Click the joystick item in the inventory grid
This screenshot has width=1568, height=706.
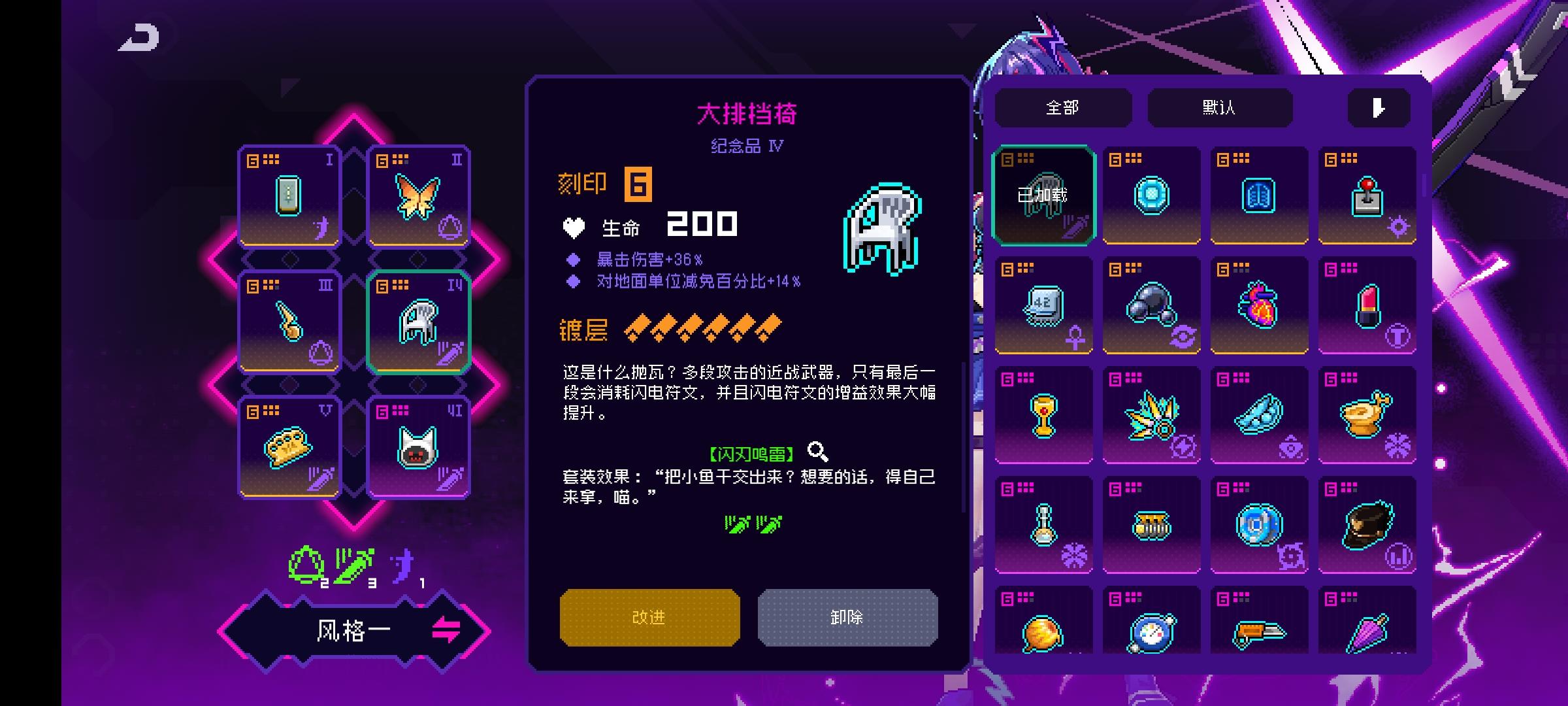pyautogui.click(x=1367, y=194)
